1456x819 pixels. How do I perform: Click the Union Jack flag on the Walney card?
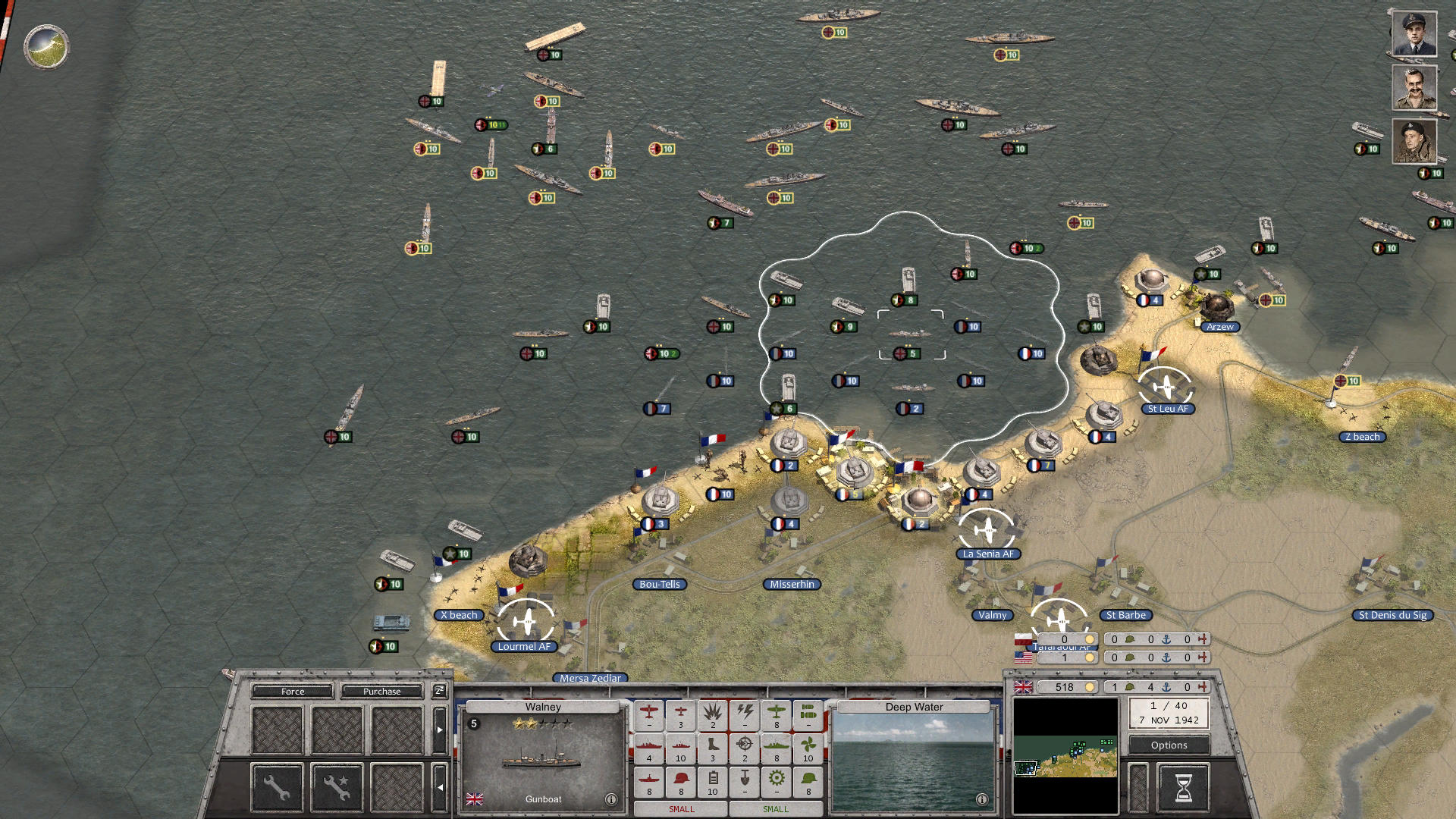coord(475,798)
